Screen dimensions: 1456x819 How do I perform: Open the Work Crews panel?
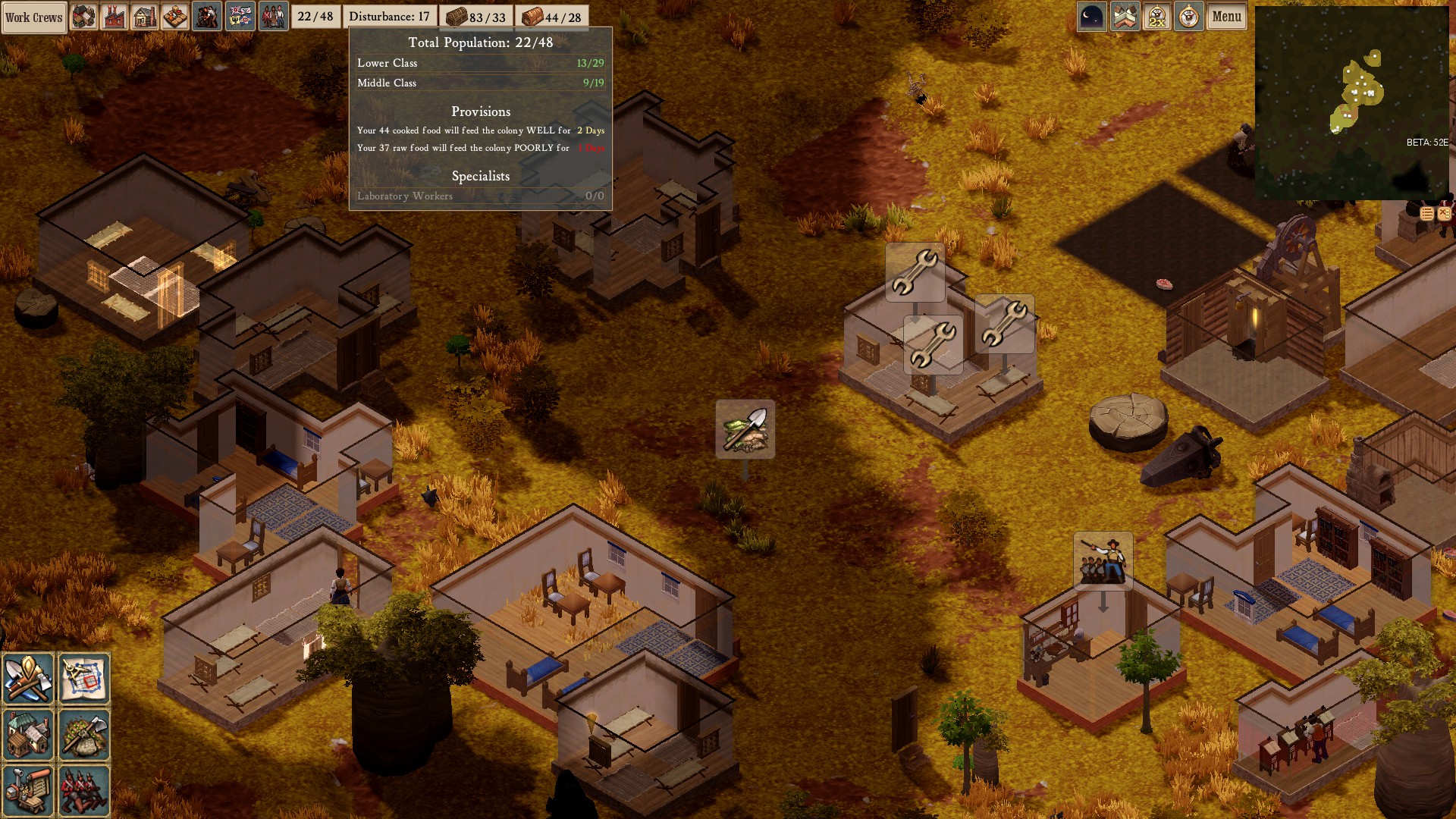tap(34, 17)
